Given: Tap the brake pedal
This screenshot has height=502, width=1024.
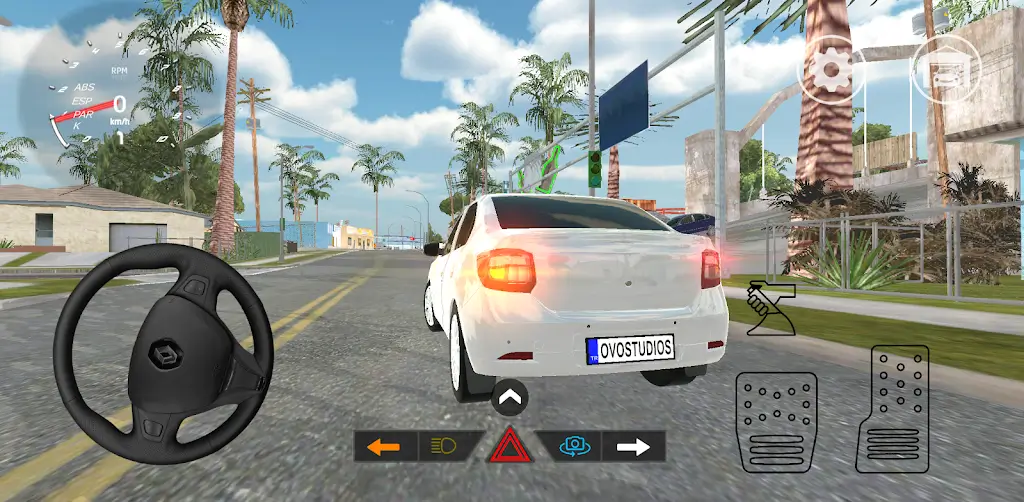Looking at the screenshot, I should [x=776, y=422].
